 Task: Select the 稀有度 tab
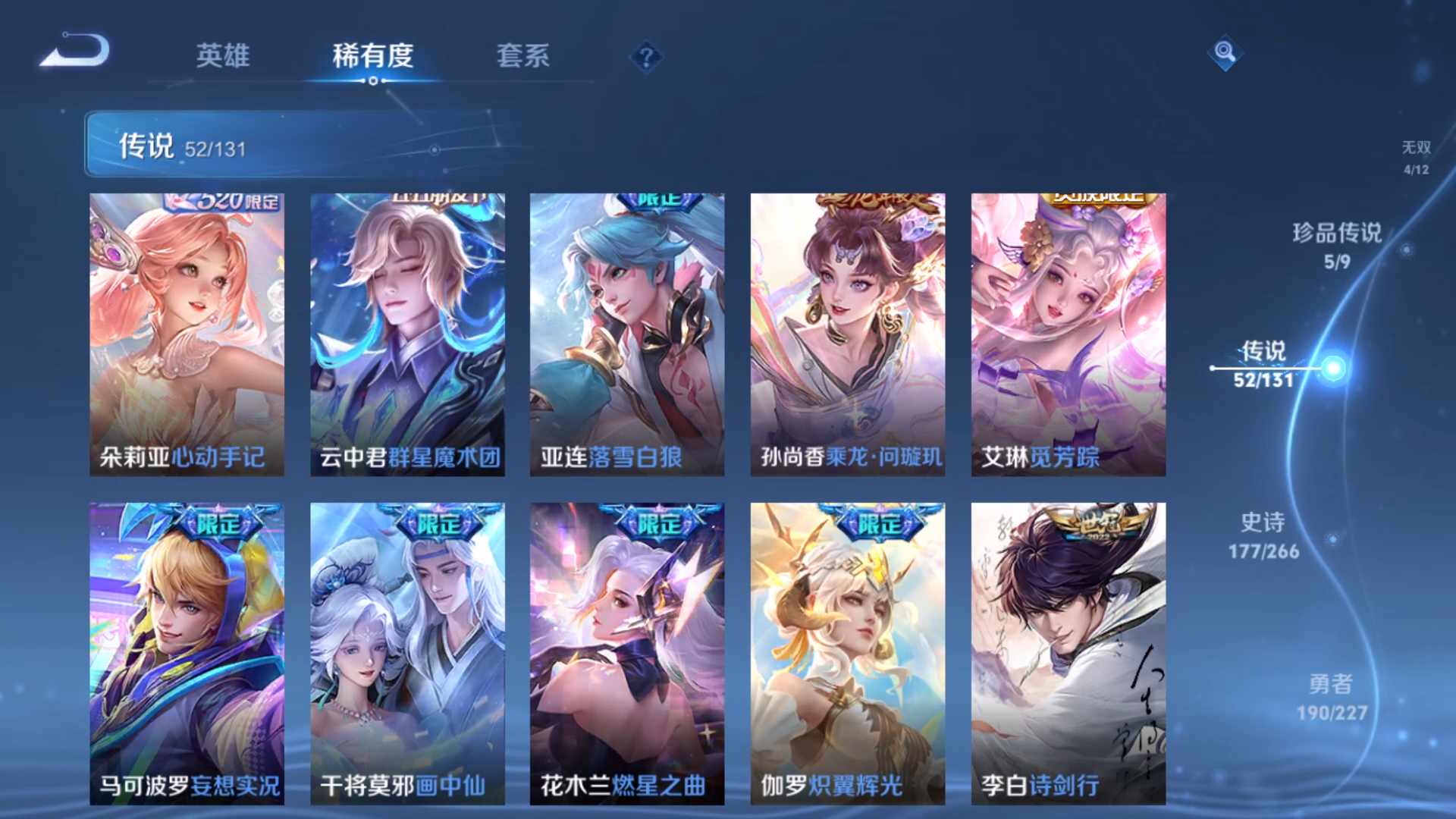click(x=372, y=56)
